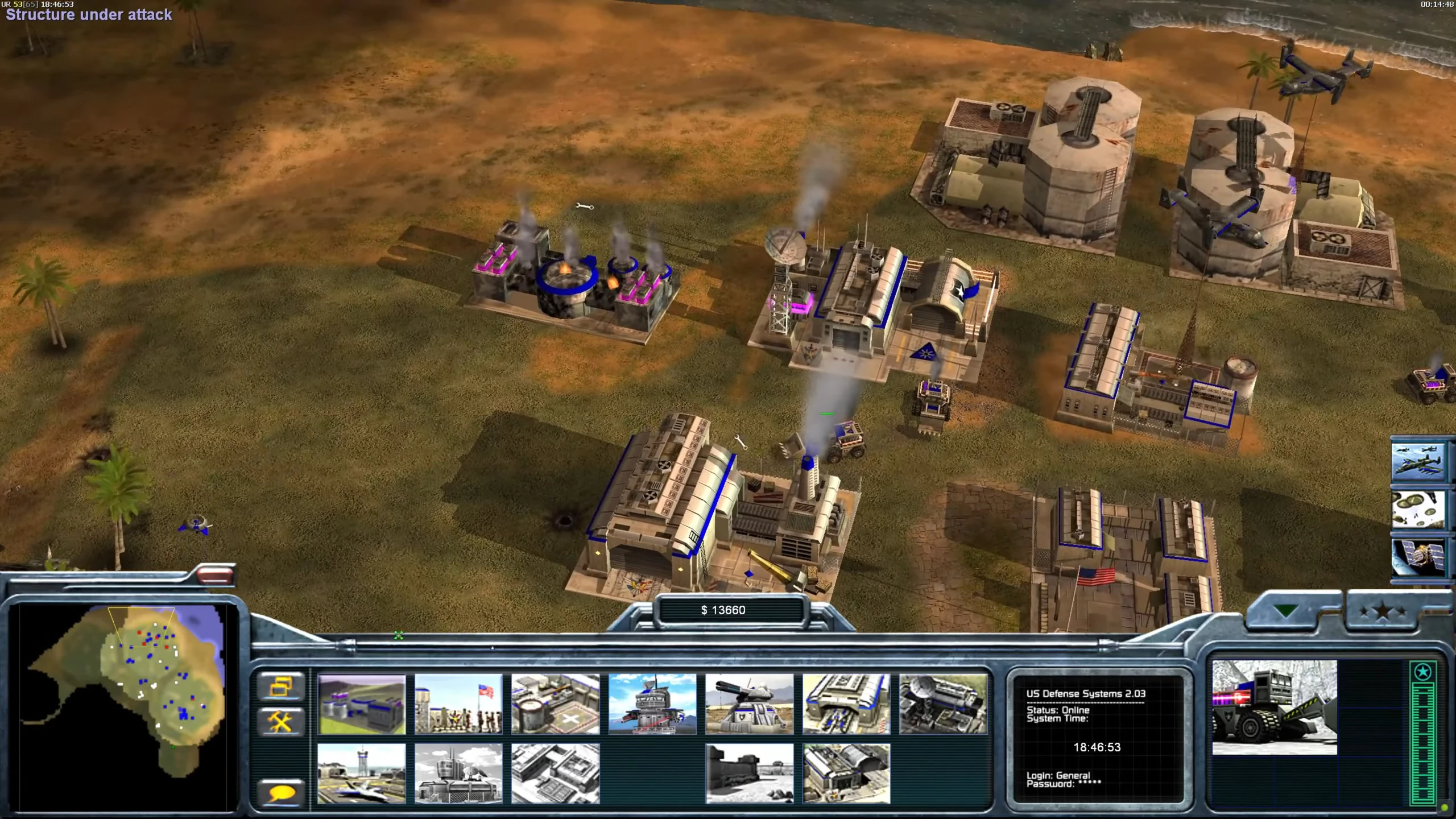
Task: Activate the A-10 strike general power
Action: point(1418,461)
